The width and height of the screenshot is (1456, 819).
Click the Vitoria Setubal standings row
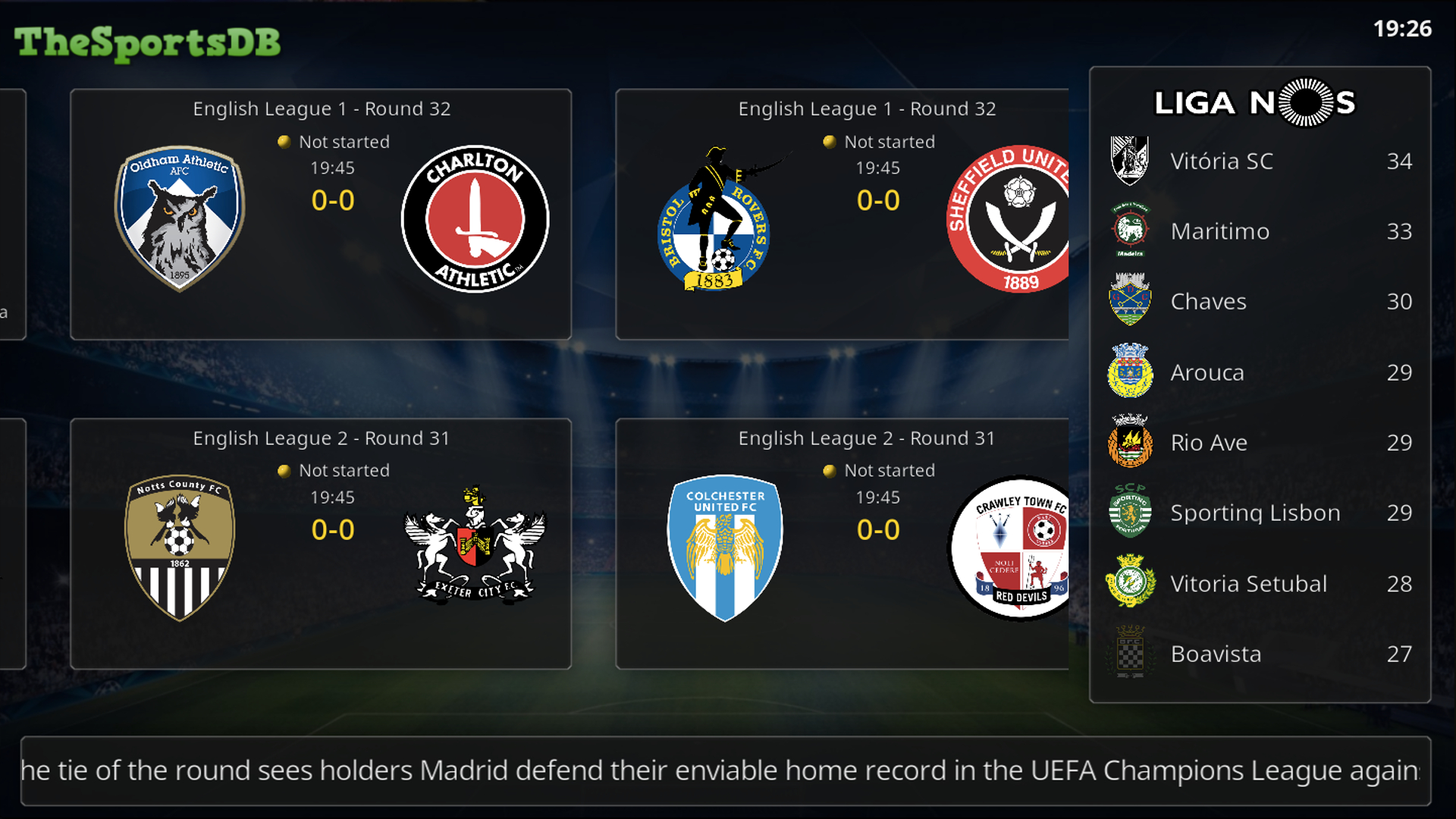click(x=1260, y=584)
